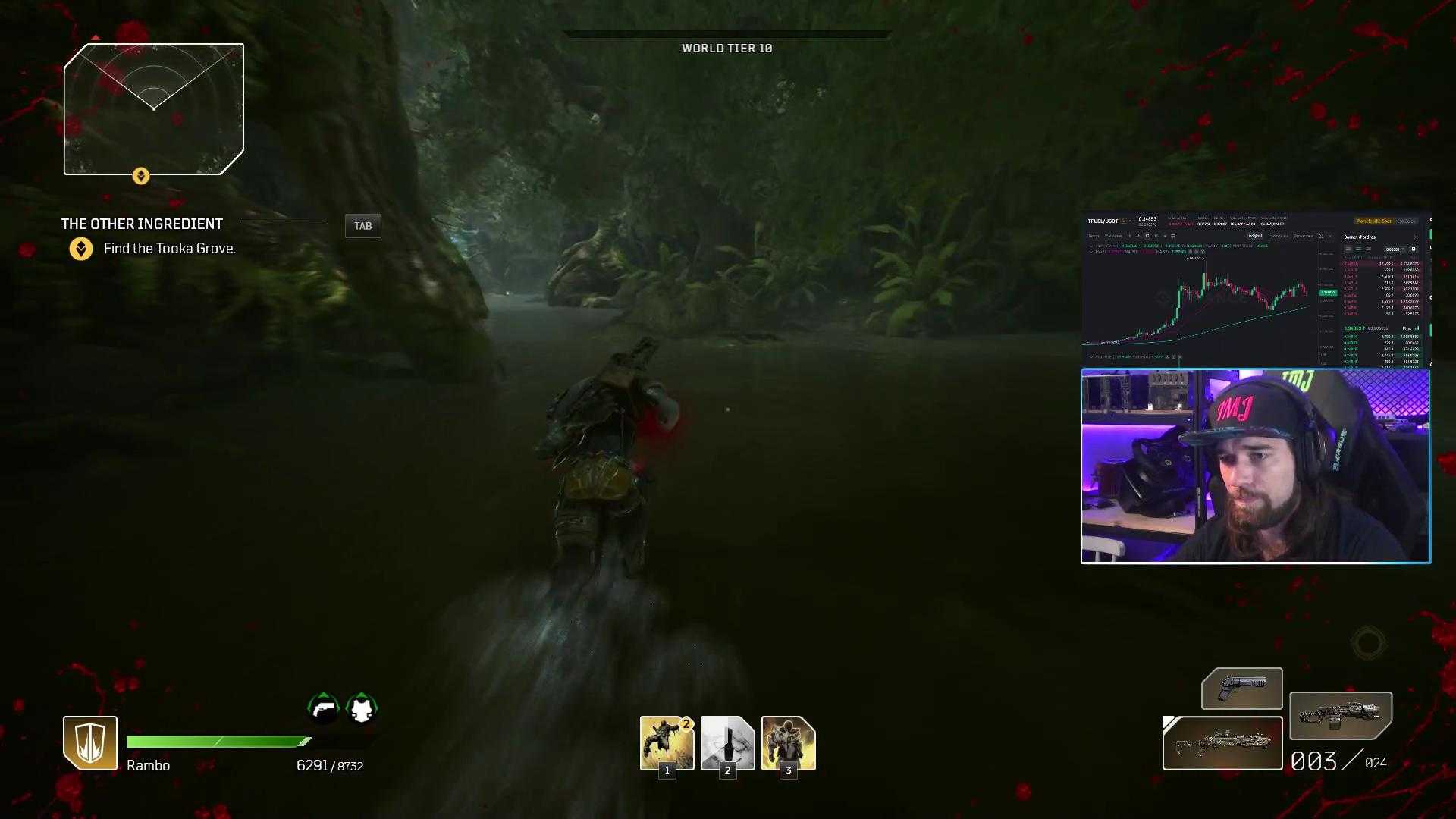This screenshot has height=819, width=1456.
Task: Toggle the sell-orders-only order book layout
Action: pos(1367,249)
